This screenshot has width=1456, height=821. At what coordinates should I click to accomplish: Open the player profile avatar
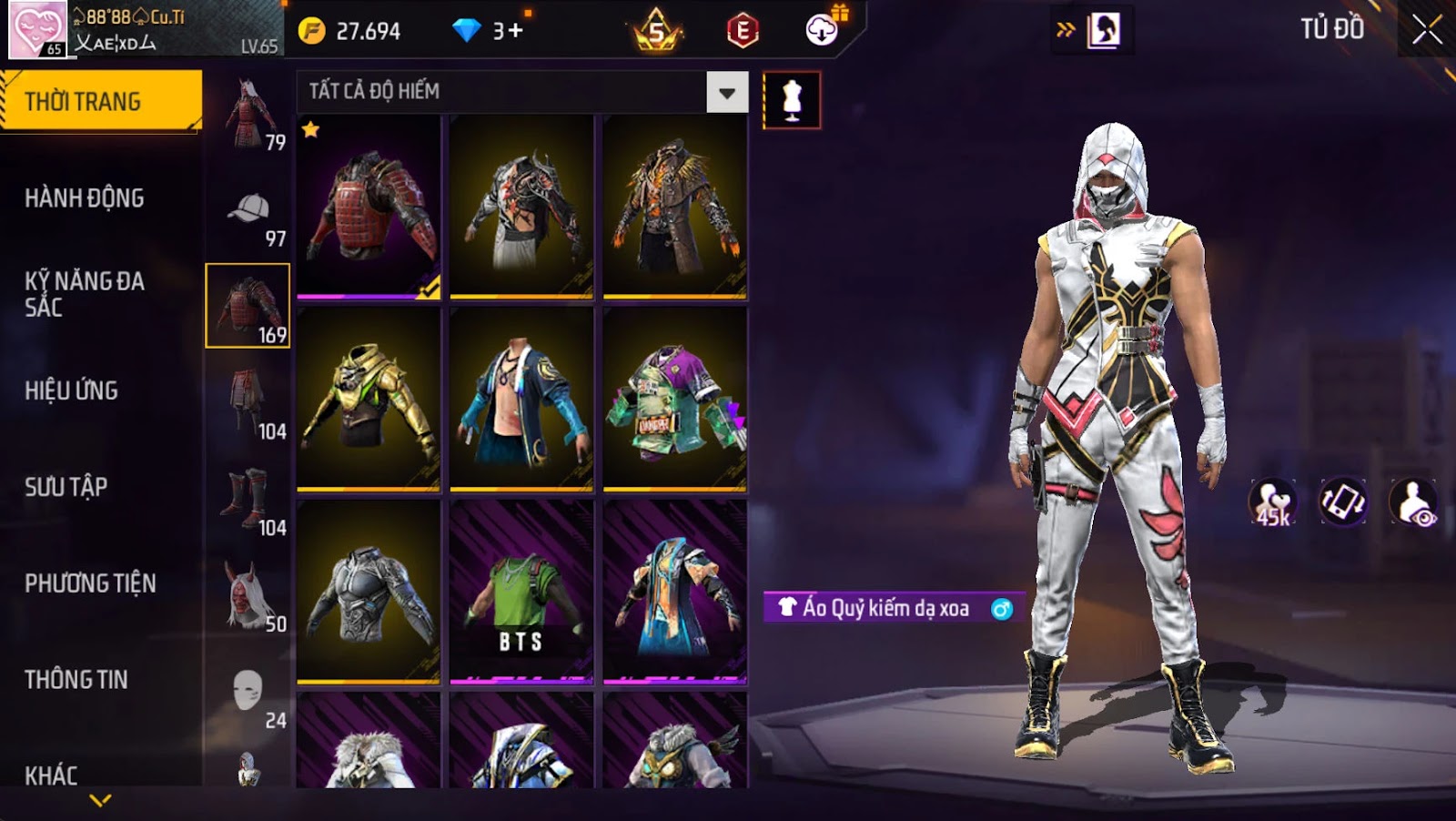[x=37, y=30]
